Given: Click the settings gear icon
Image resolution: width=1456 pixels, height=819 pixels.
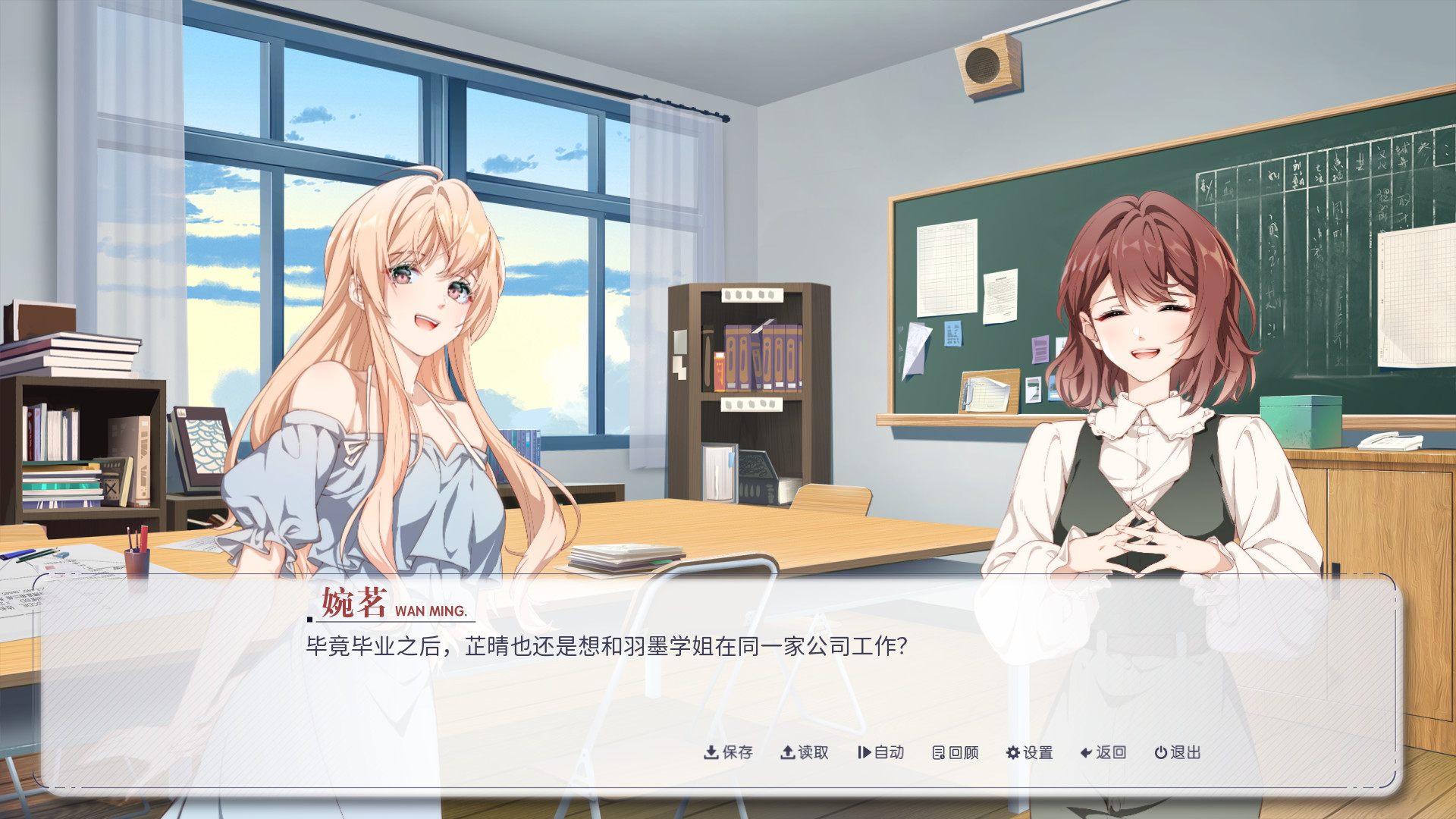Looking at the screenshot, I should (x=1012, y=753).
